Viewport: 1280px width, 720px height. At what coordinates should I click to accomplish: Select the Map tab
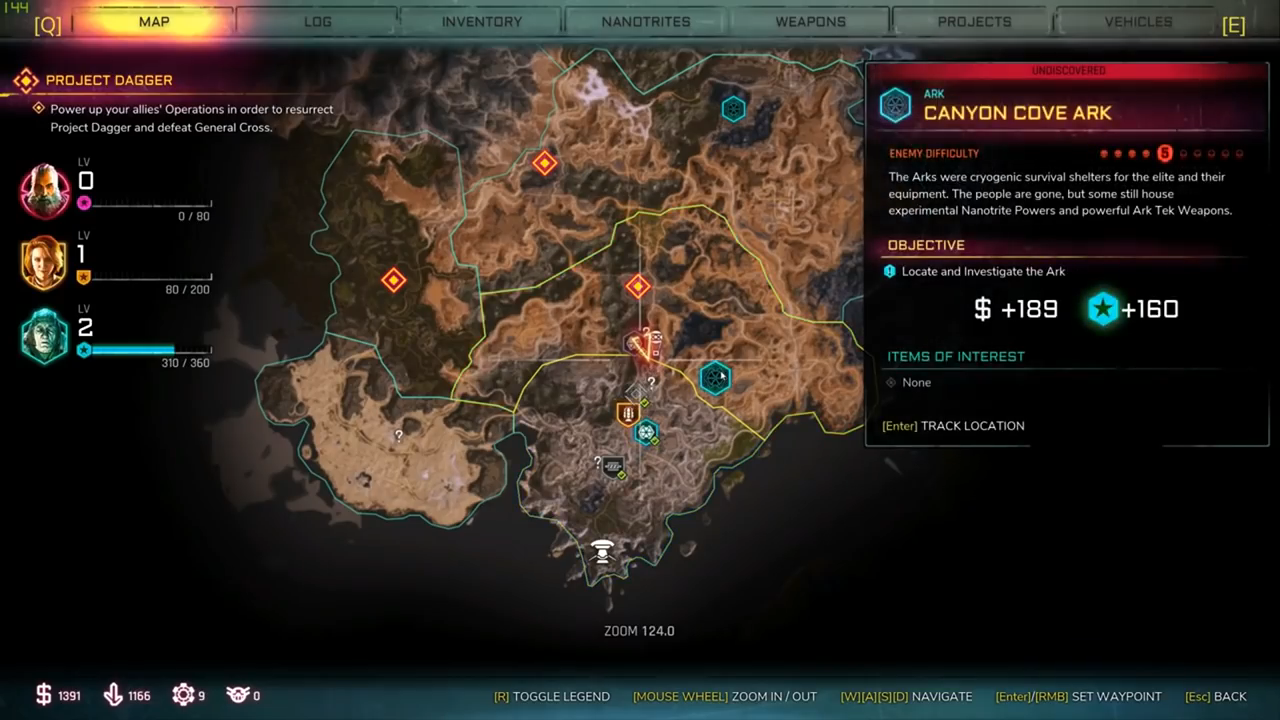click(x=154, y=21)
